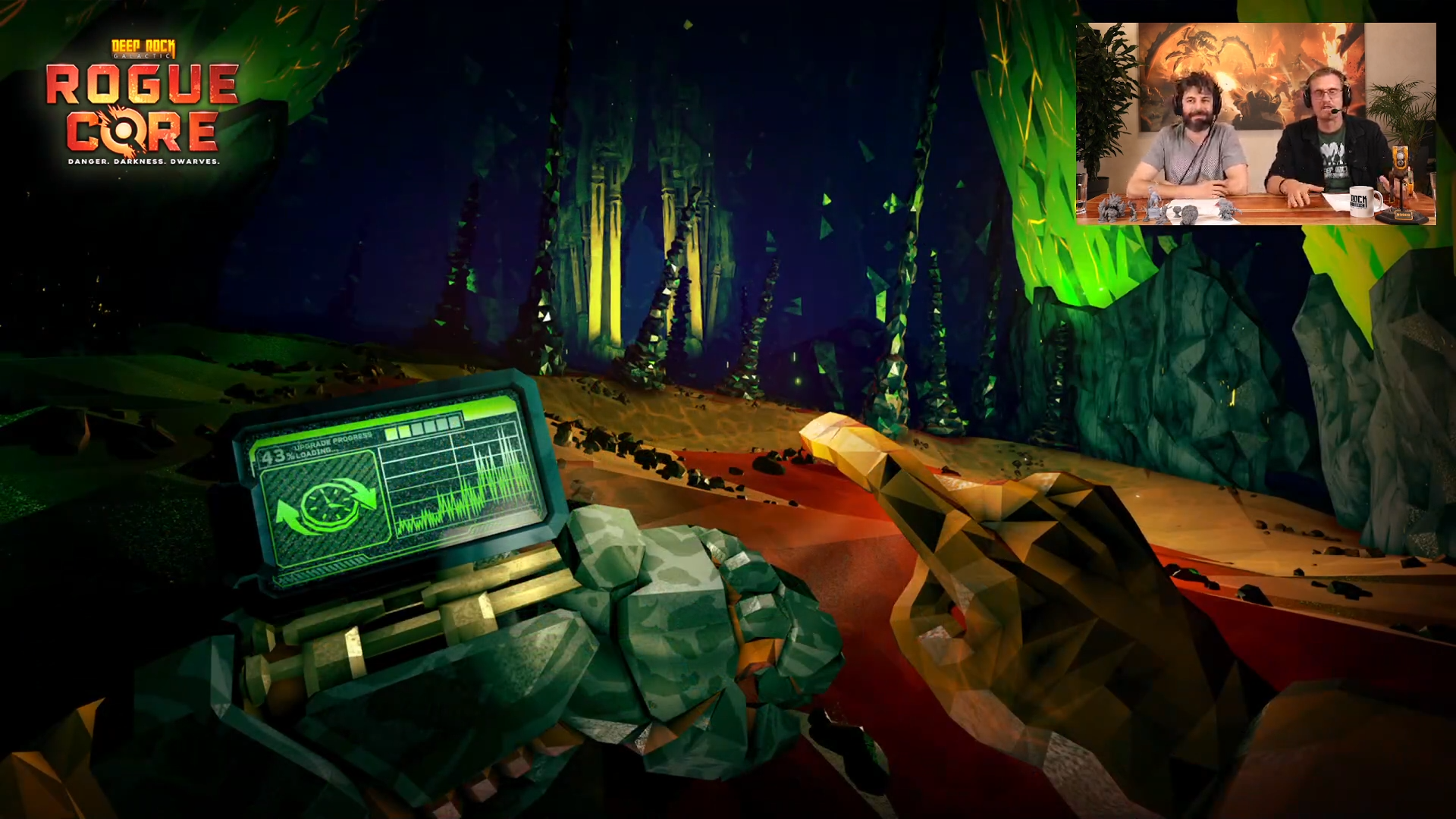Click the developer webcam feed overlay
Screen dimensions: 1456x819
tap(1256, 124)
